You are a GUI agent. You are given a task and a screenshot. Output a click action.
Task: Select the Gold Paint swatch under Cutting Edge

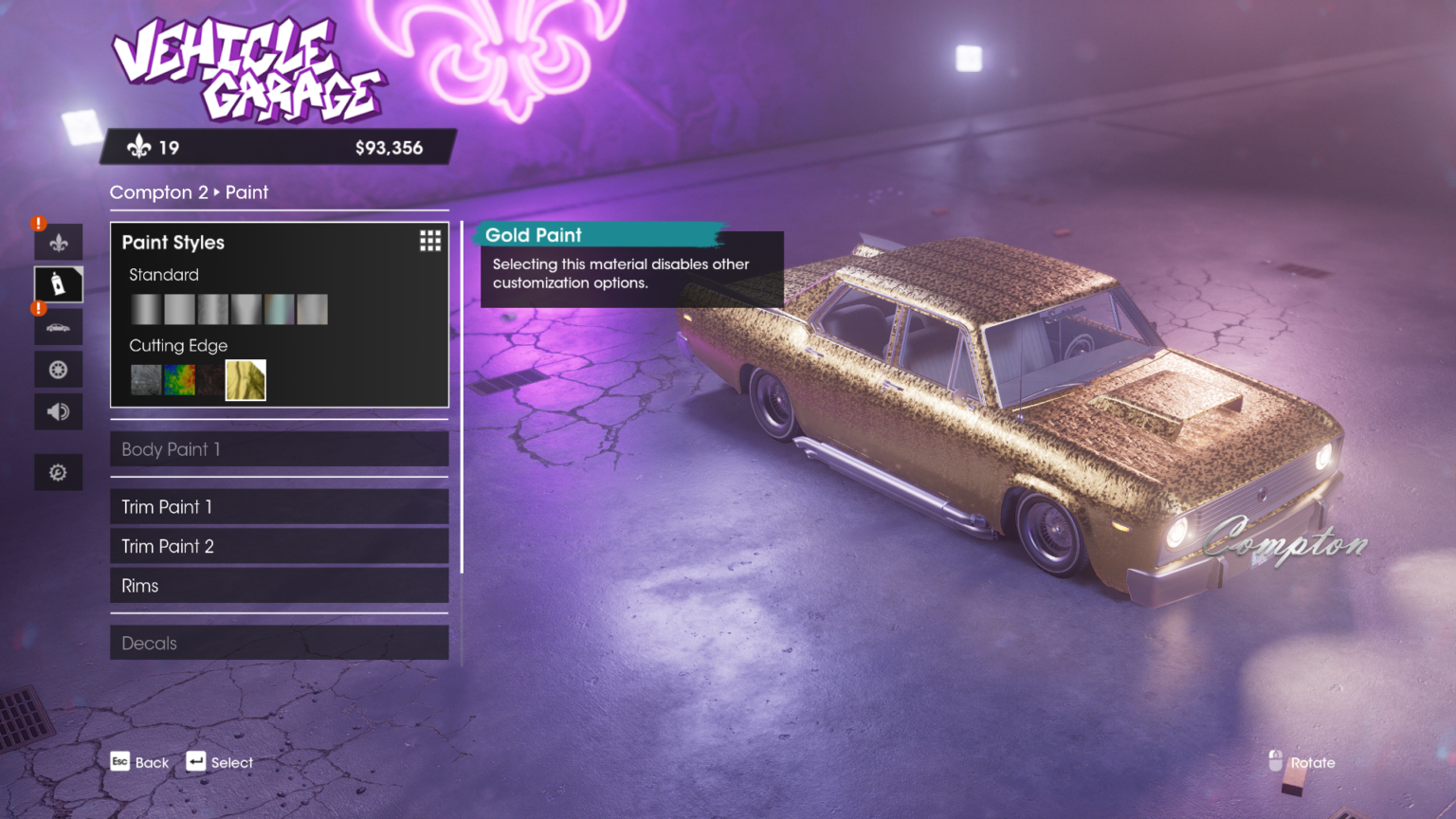tap(245, 380)
